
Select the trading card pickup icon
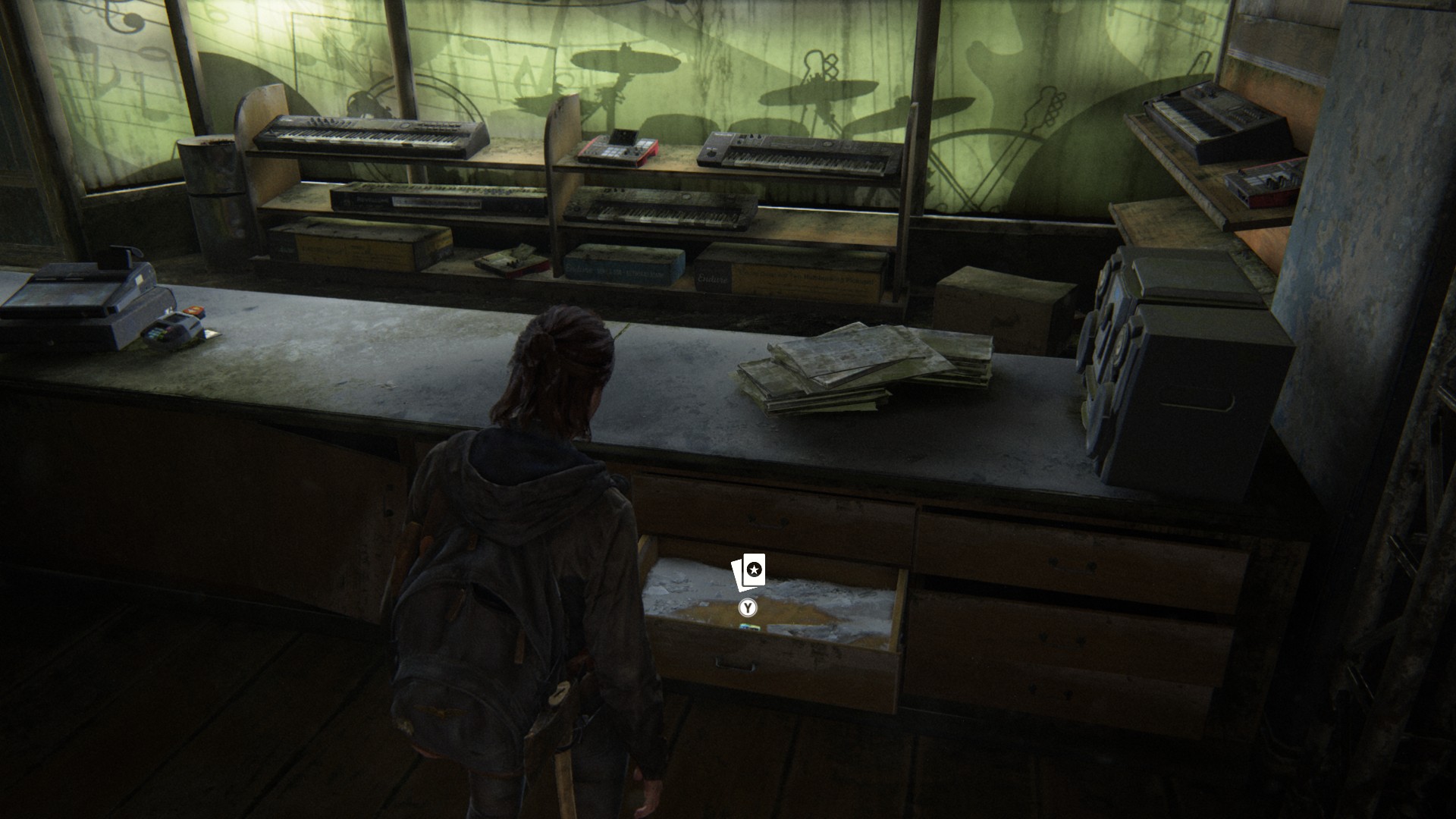click(x=748, y=571)
